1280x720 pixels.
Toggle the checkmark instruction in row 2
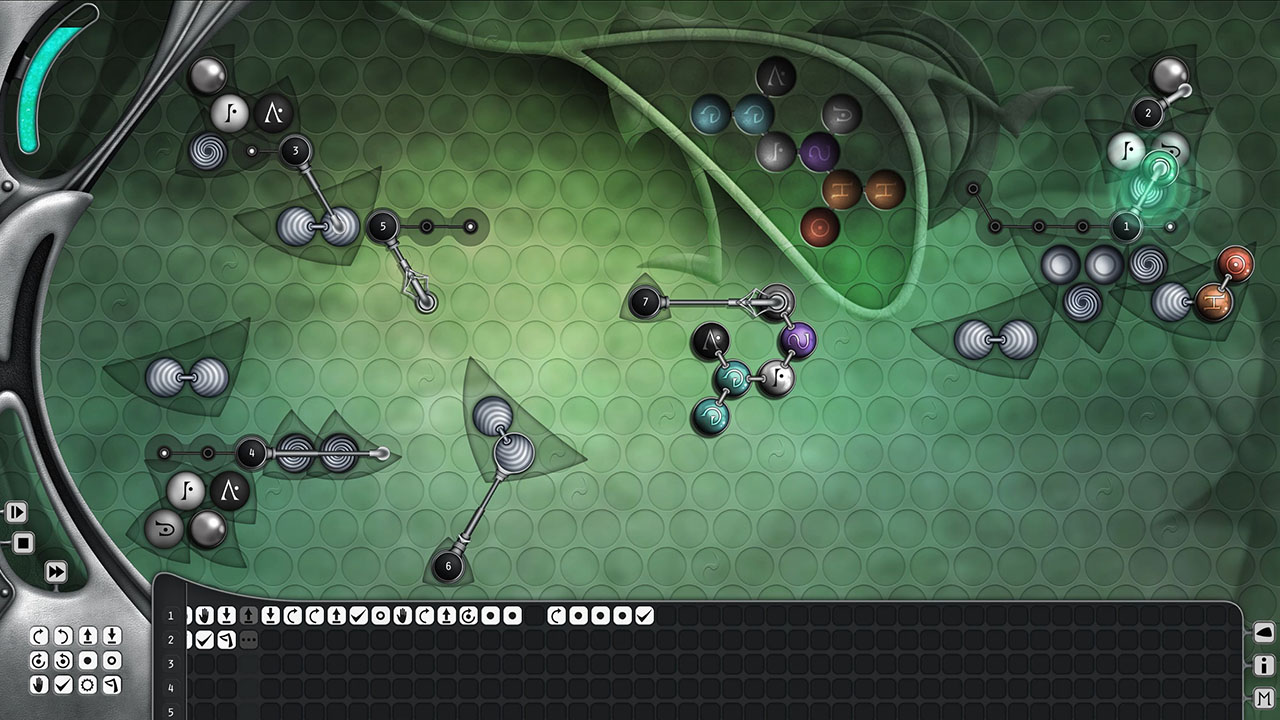[204, 638]
